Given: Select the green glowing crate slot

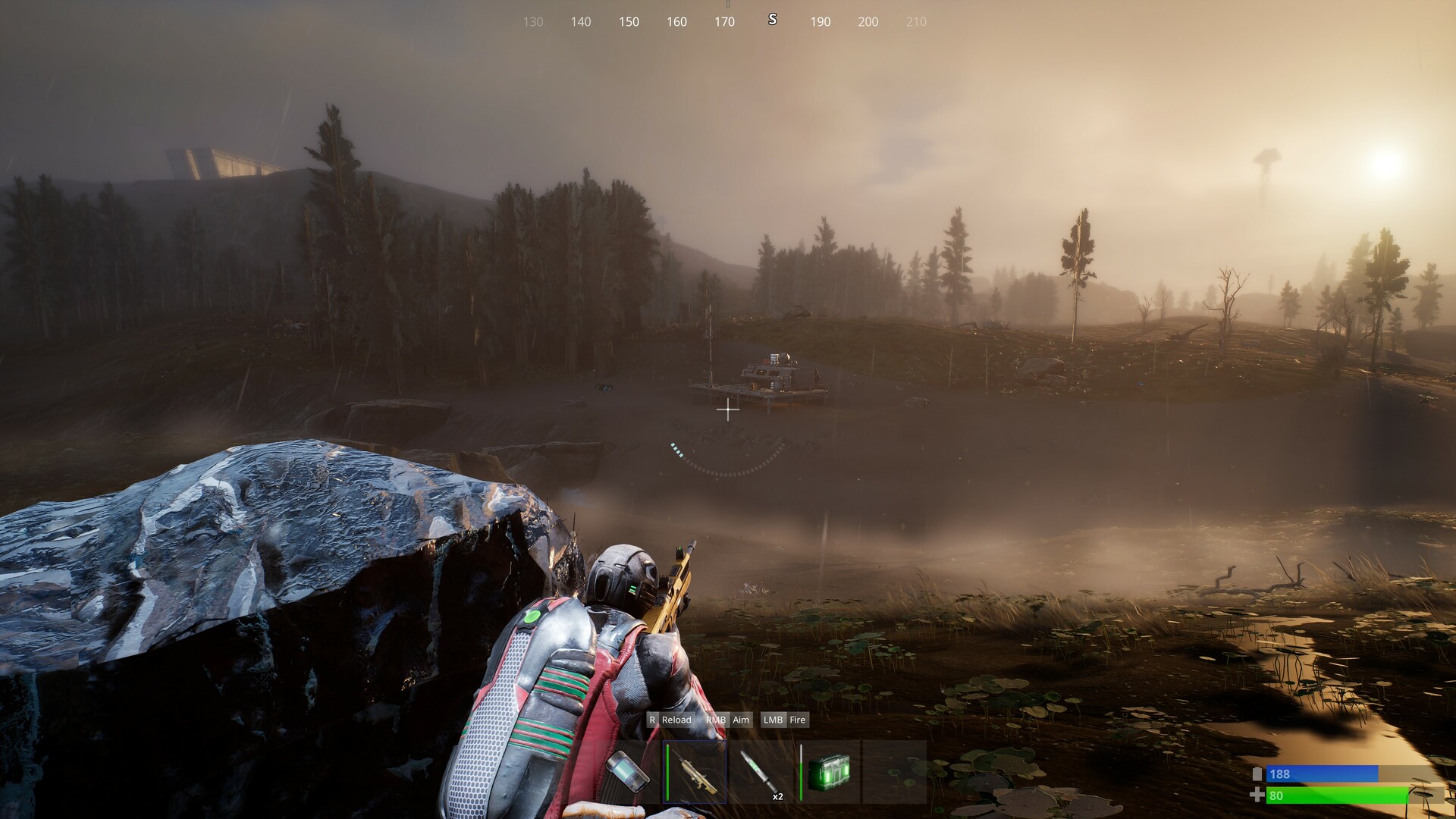Looking at the screenshot, I should 830,772.
